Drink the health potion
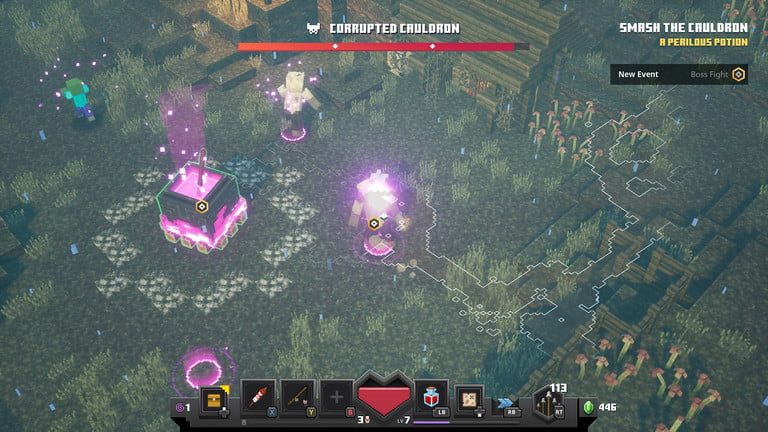The width and height of the screenshot is (768, 432). 432,396
